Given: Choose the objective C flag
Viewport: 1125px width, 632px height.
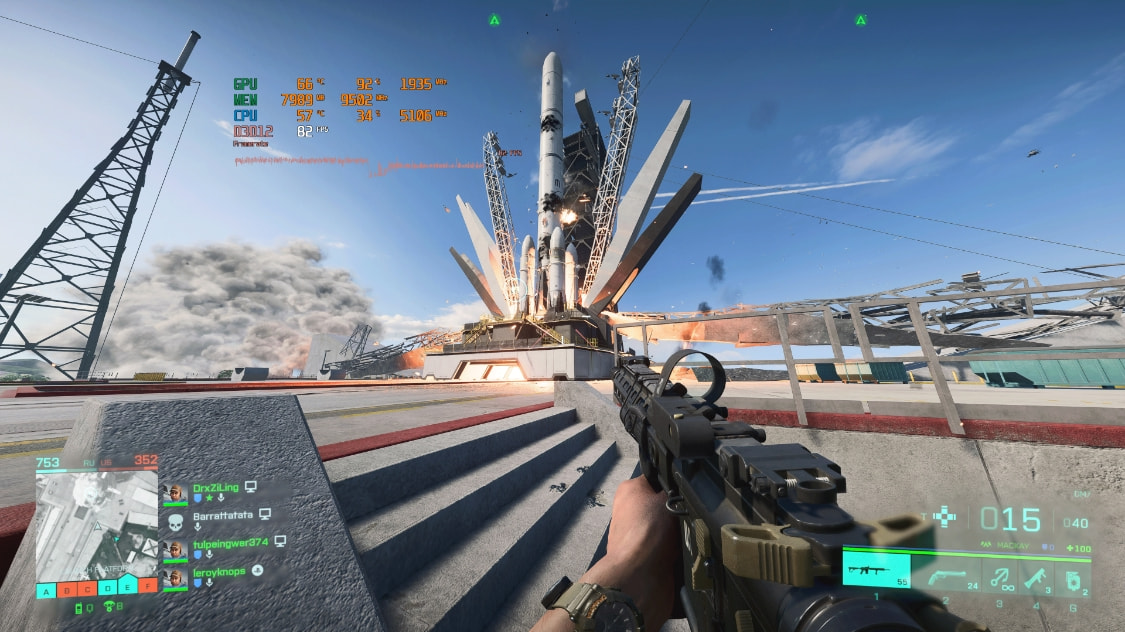Looking at the screenshot, I should [x=87, y=587].
